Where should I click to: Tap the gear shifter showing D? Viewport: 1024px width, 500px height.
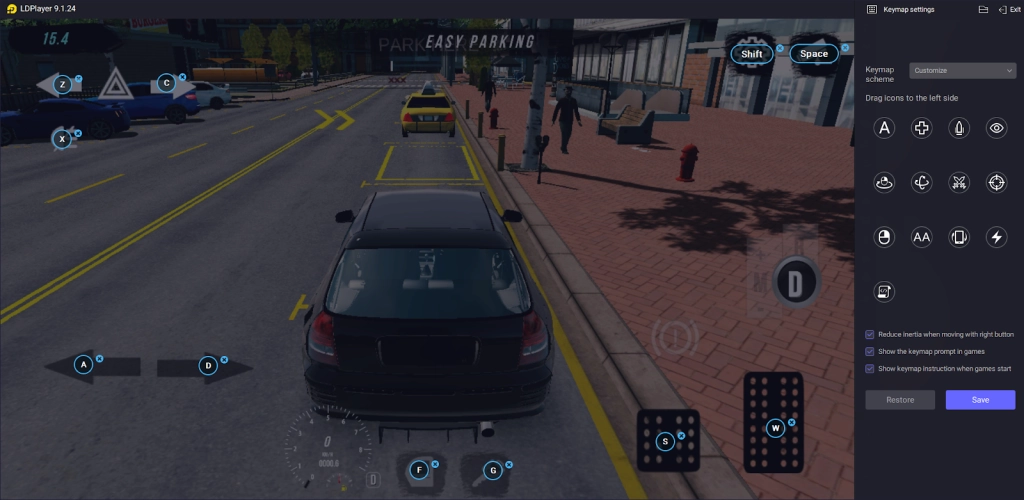click(795, 284)
